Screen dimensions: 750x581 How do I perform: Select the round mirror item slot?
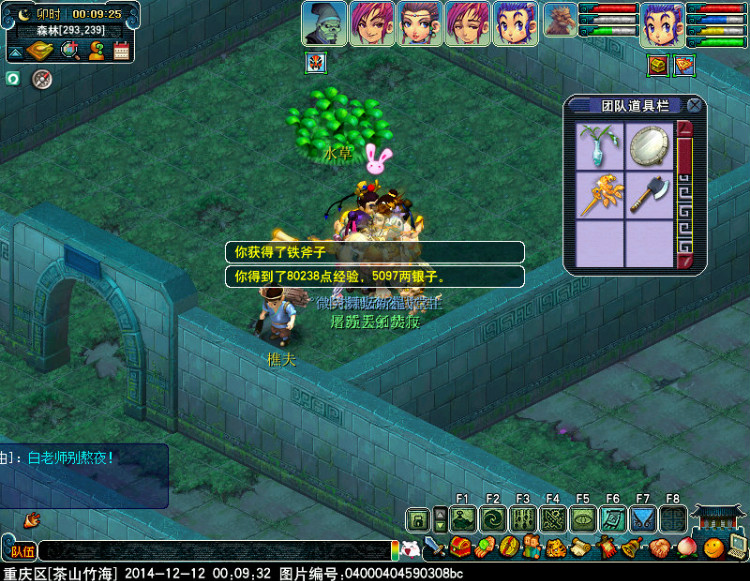[x=649, y=146]
